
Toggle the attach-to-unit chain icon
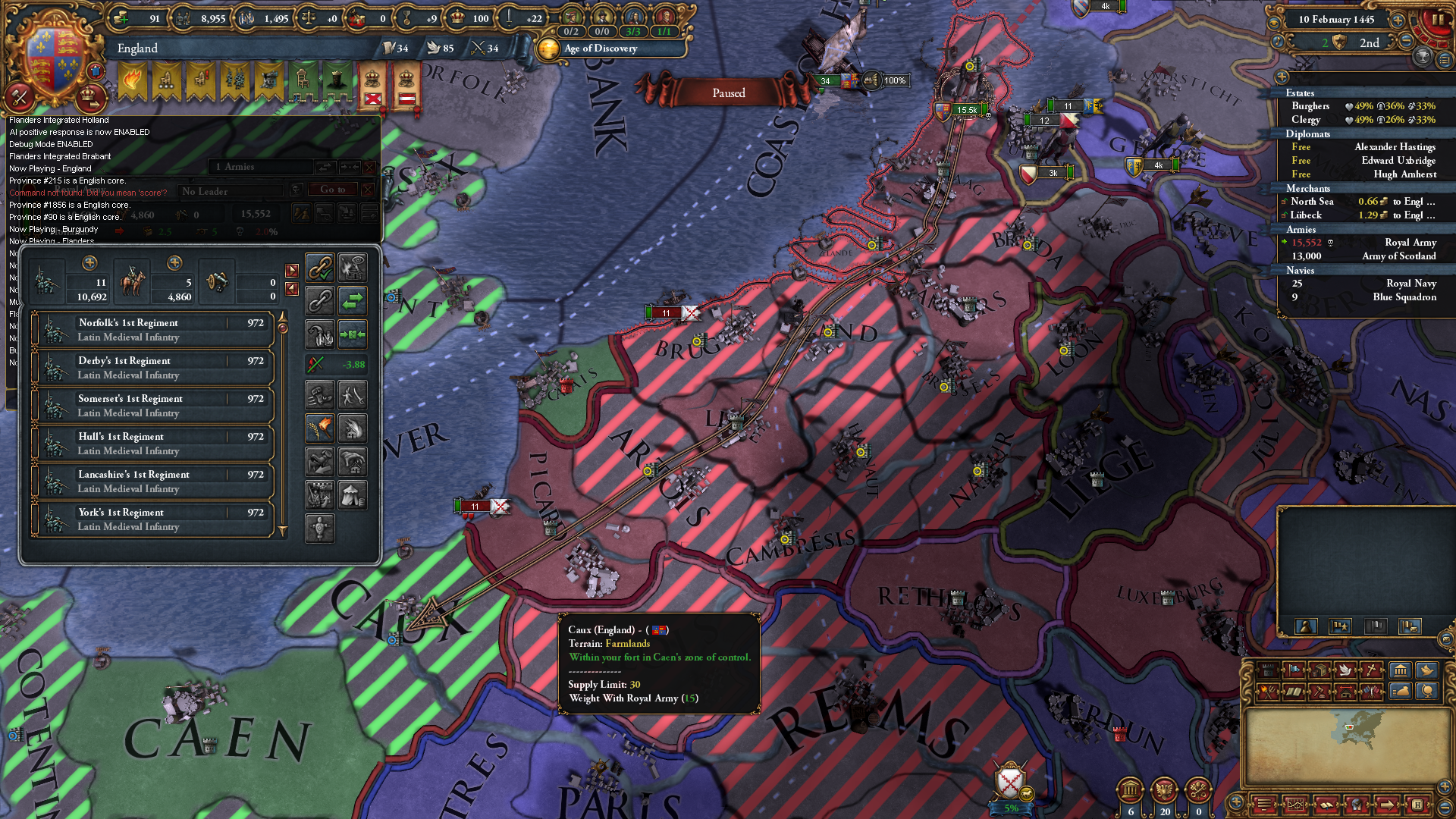click(x=318, y=267)
